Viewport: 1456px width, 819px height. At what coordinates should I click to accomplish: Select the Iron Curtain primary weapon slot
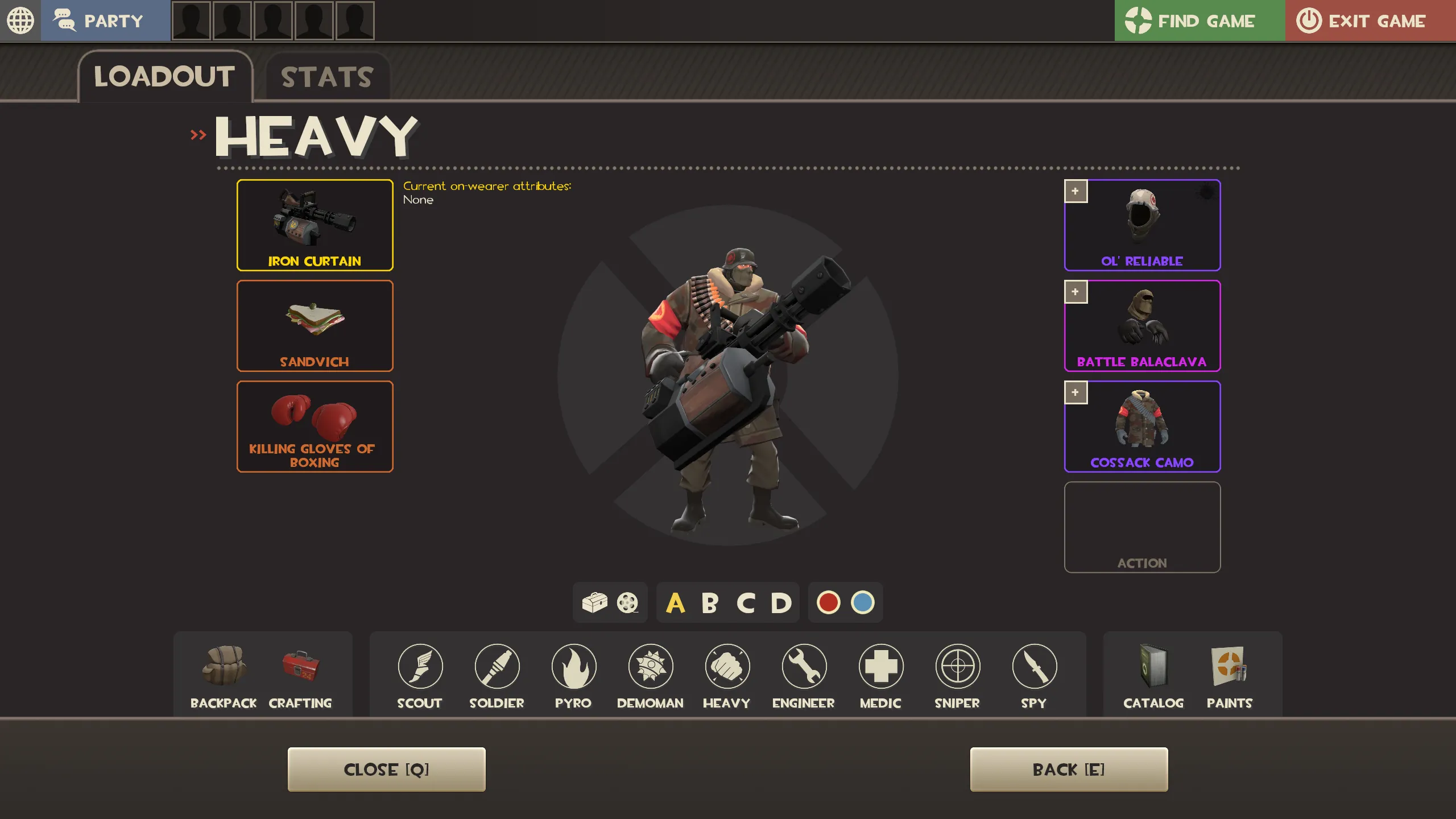[315, 225]
